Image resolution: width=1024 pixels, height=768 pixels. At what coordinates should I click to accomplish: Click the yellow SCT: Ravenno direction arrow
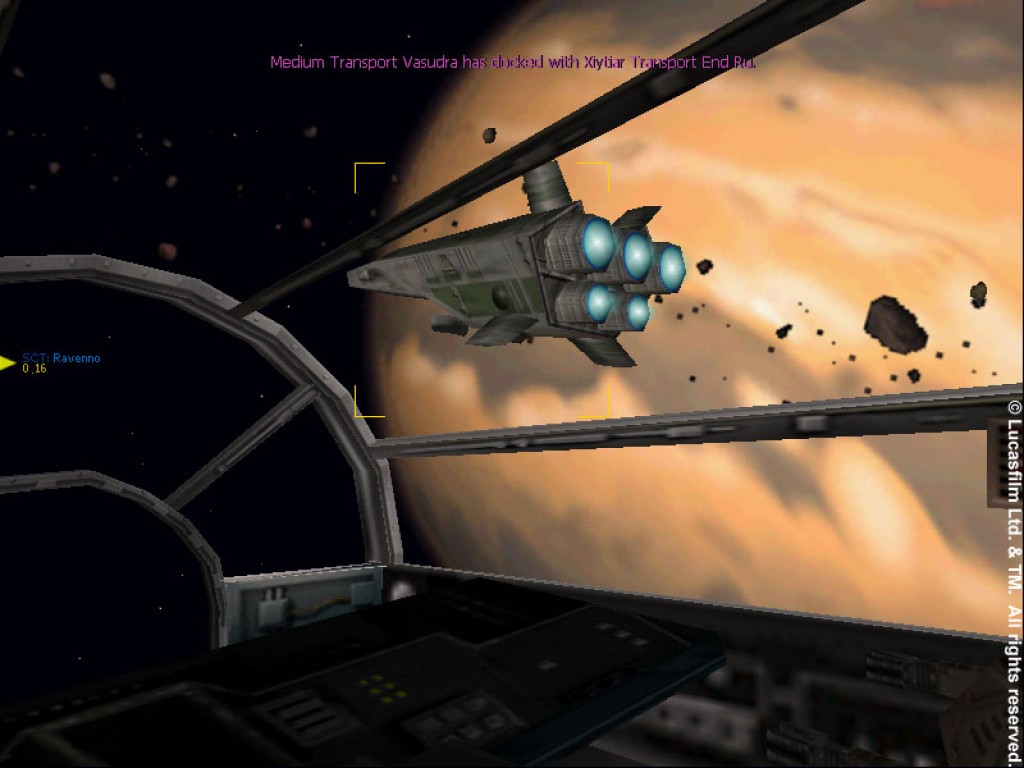point(8,363)
